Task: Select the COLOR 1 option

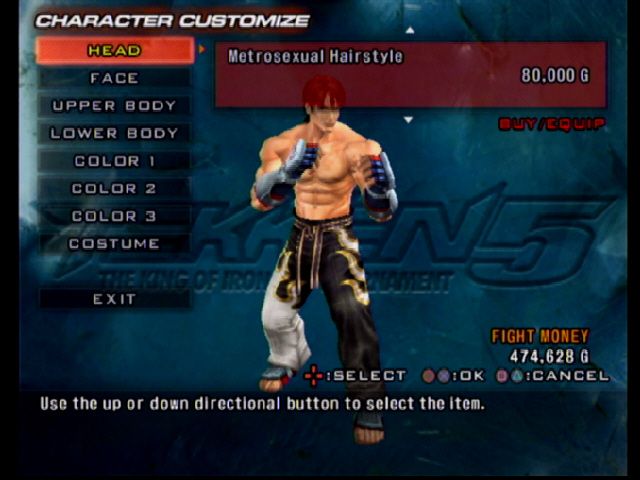Action: click(x=114, y=161)
